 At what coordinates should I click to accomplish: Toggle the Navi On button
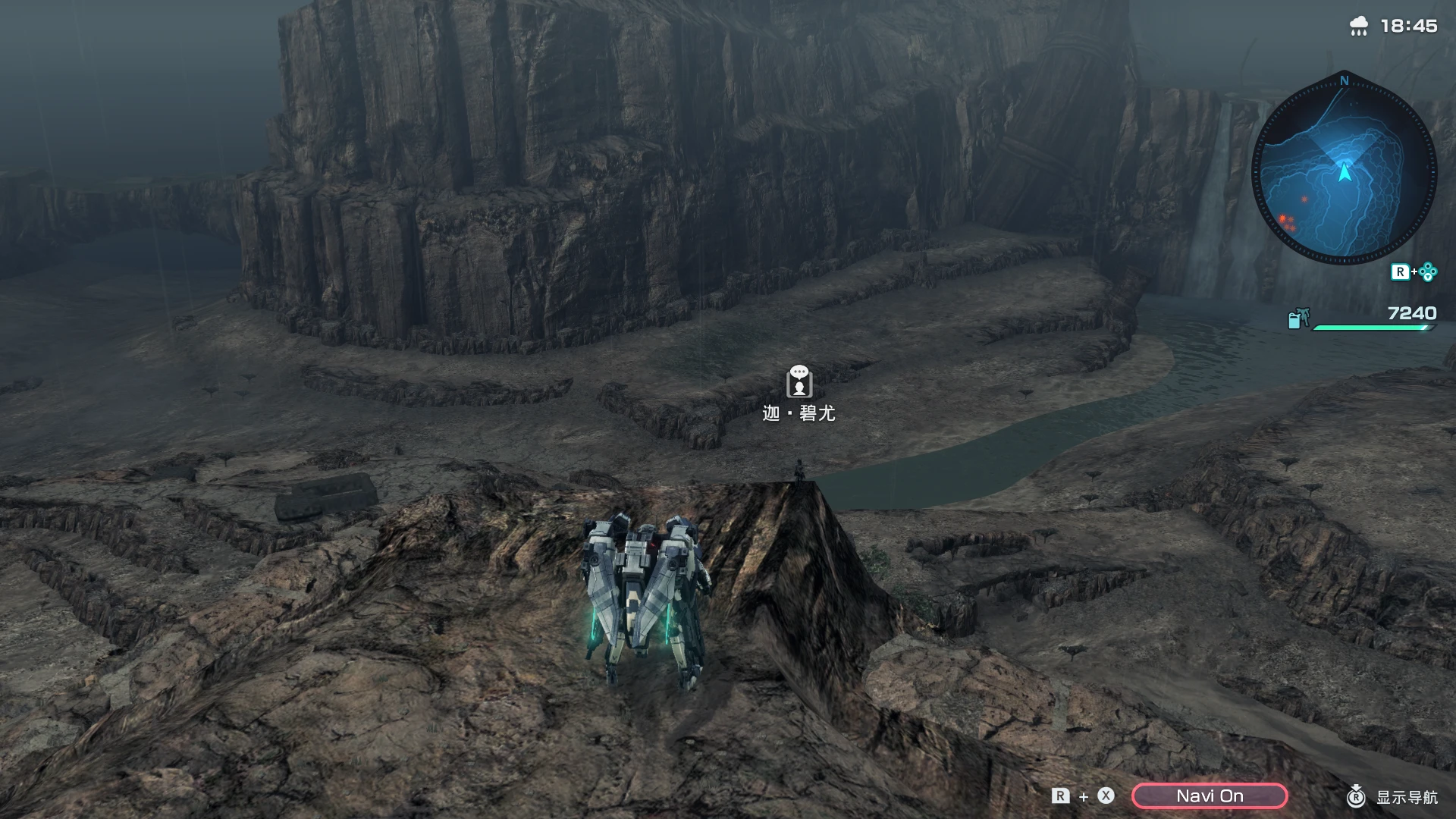click(1210, 795)
